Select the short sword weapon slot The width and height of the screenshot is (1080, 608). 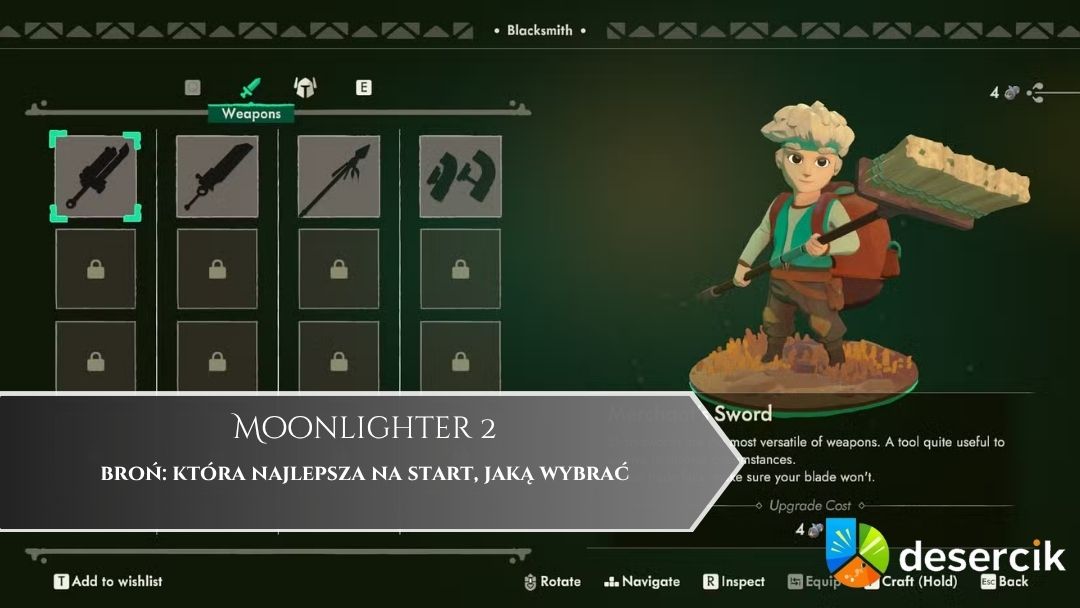pyautogui.click(x=95, y=176)
